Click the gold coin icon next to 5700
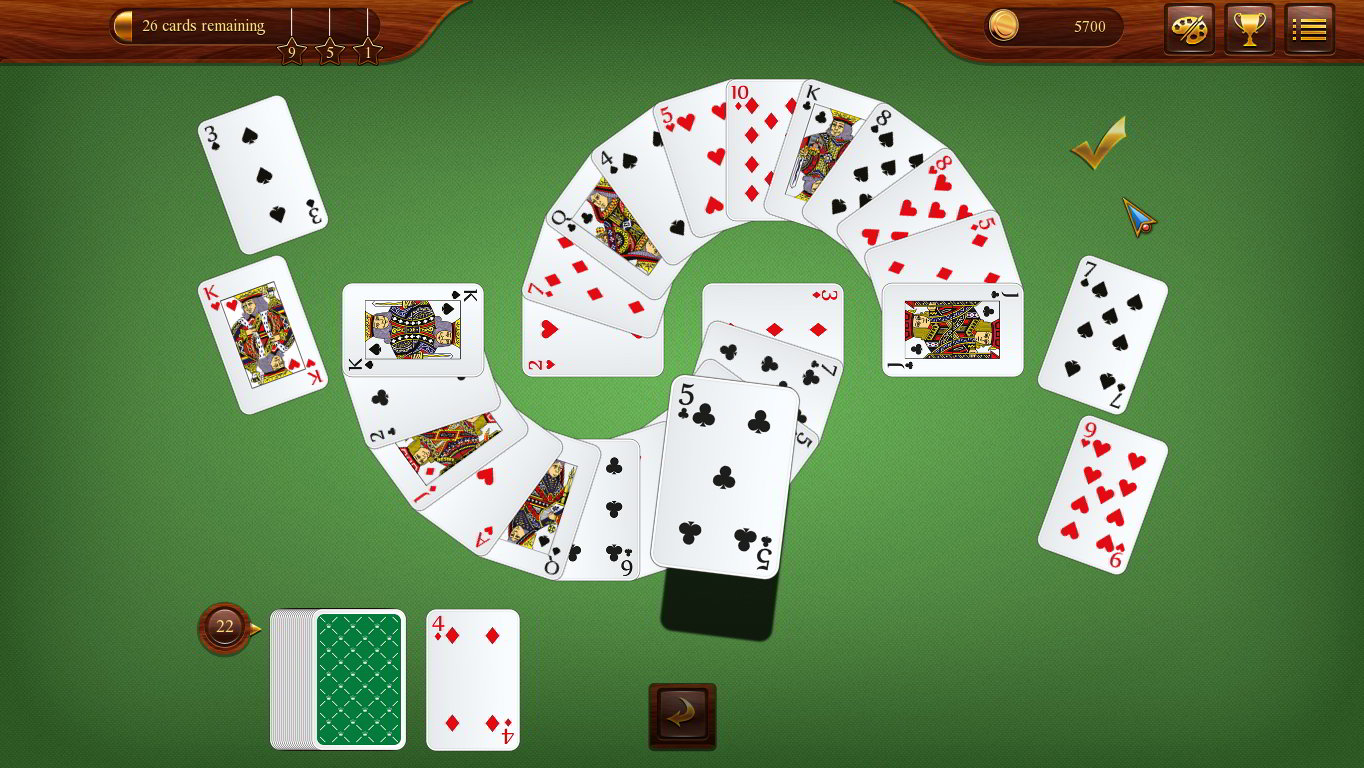The width and height of the screenshot is (1364, 768). pos(1004,27)
